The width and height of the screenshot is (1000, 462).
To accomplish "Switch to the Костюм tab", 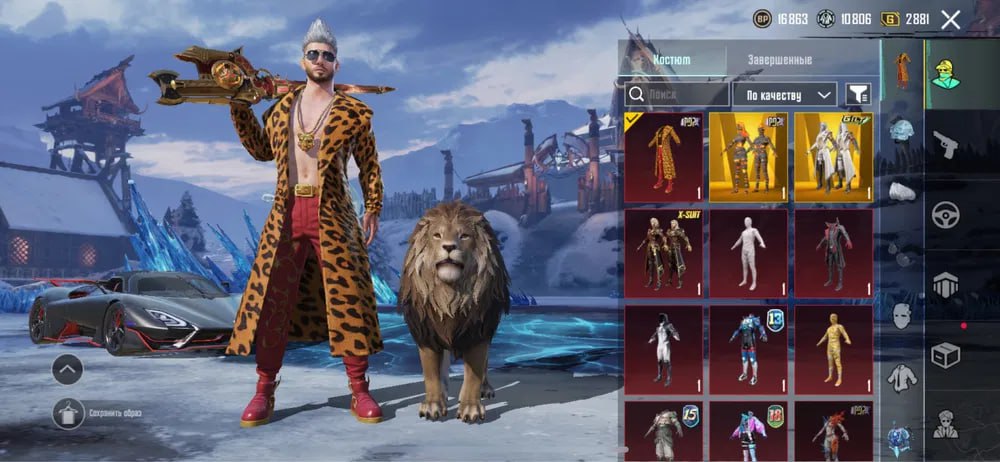I will click(x=671, y=59).
